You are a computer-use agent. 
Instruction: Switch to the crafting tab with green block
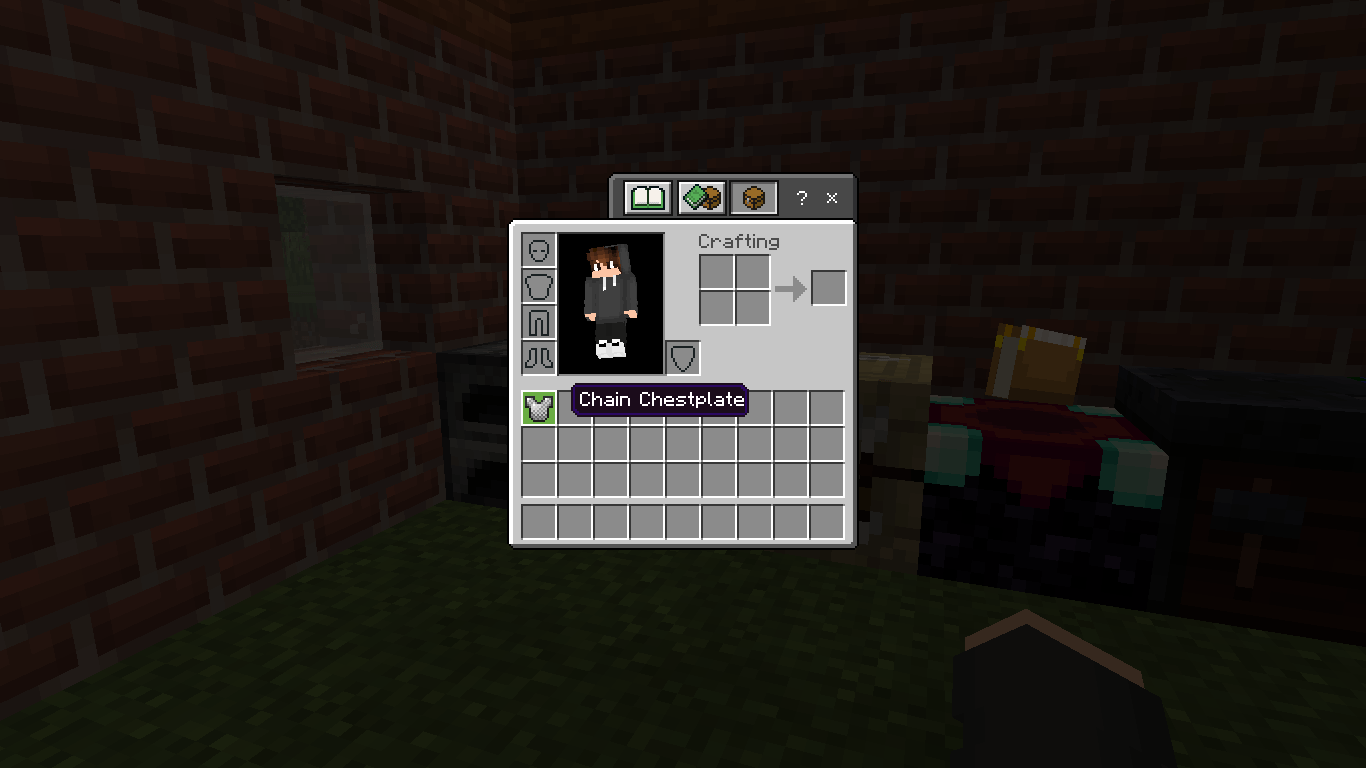click(x=699, y=197)
